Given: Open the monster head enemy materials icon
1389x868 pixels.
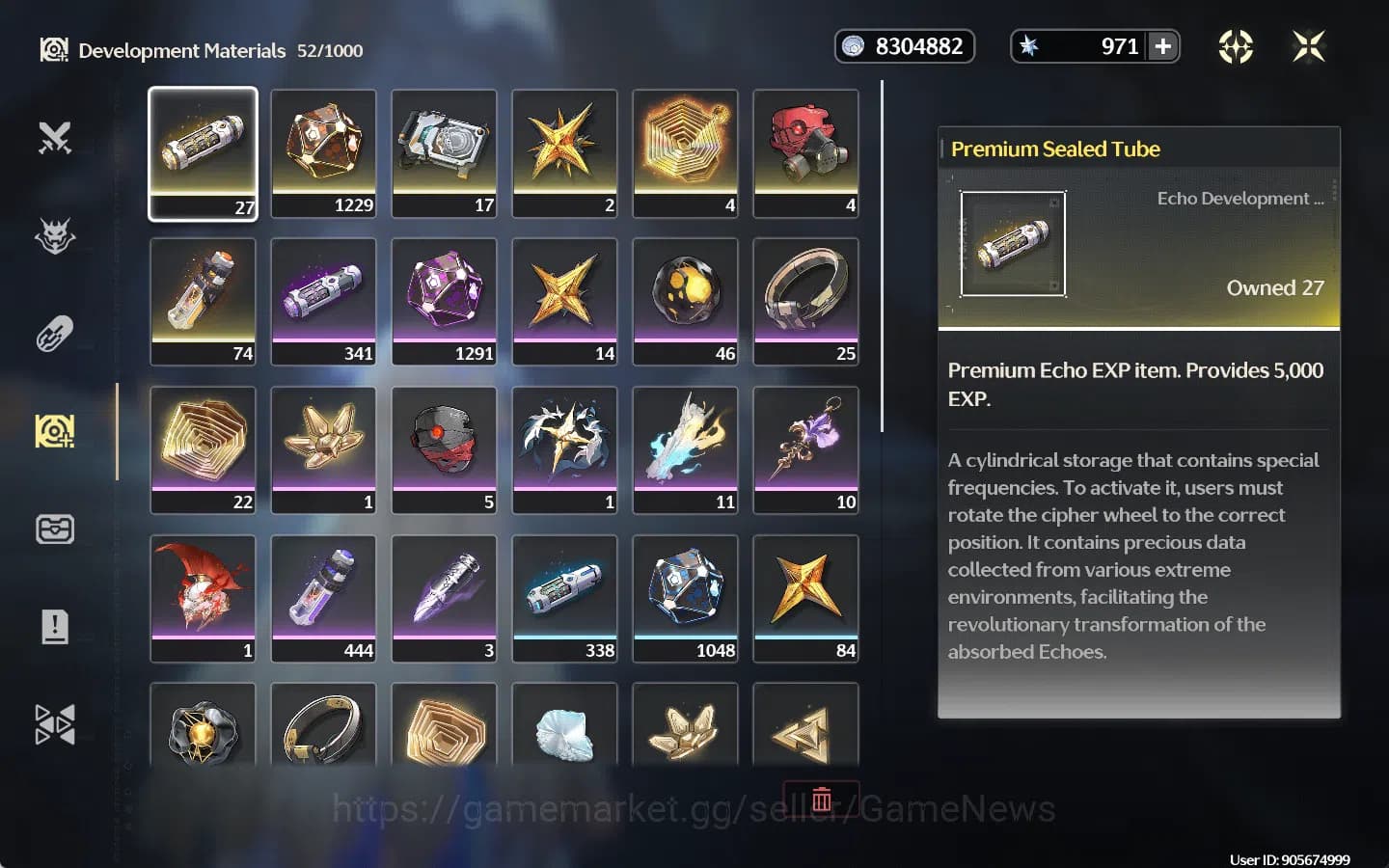Looking at the screenshot, I should click(x=55, y=236).
